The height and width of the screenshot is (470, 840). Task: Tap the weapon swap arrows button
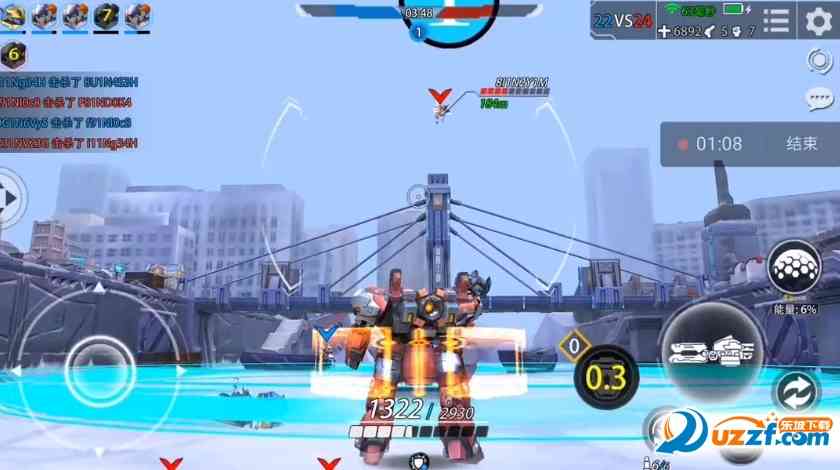click(x=797, y=390)
